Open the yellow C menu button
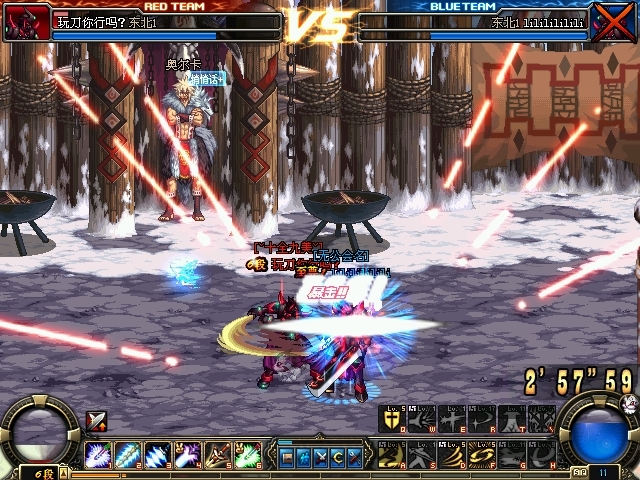640x480 pixels. click(337, 456)
